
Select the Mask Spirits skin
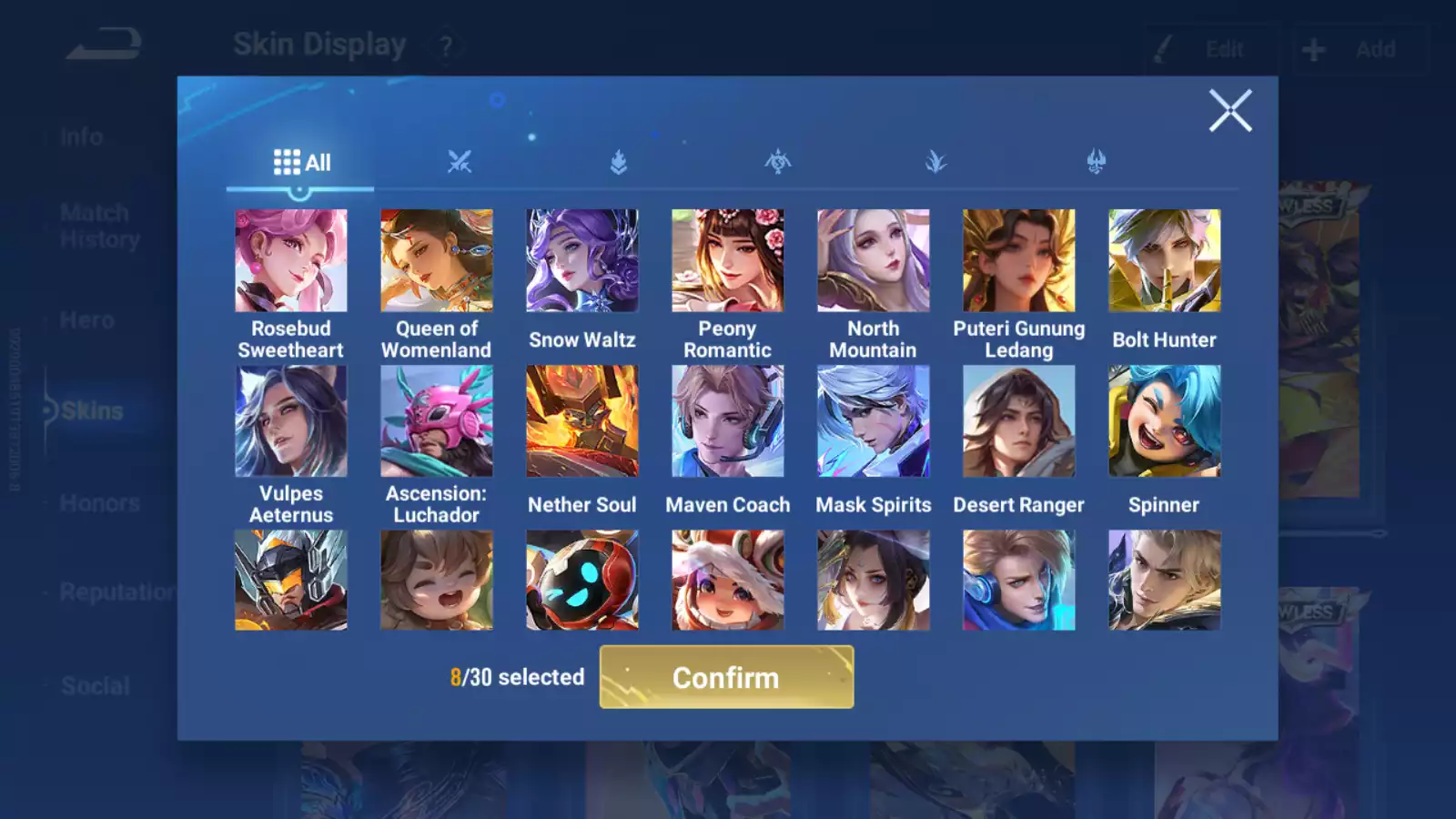(x=873, y=421)
